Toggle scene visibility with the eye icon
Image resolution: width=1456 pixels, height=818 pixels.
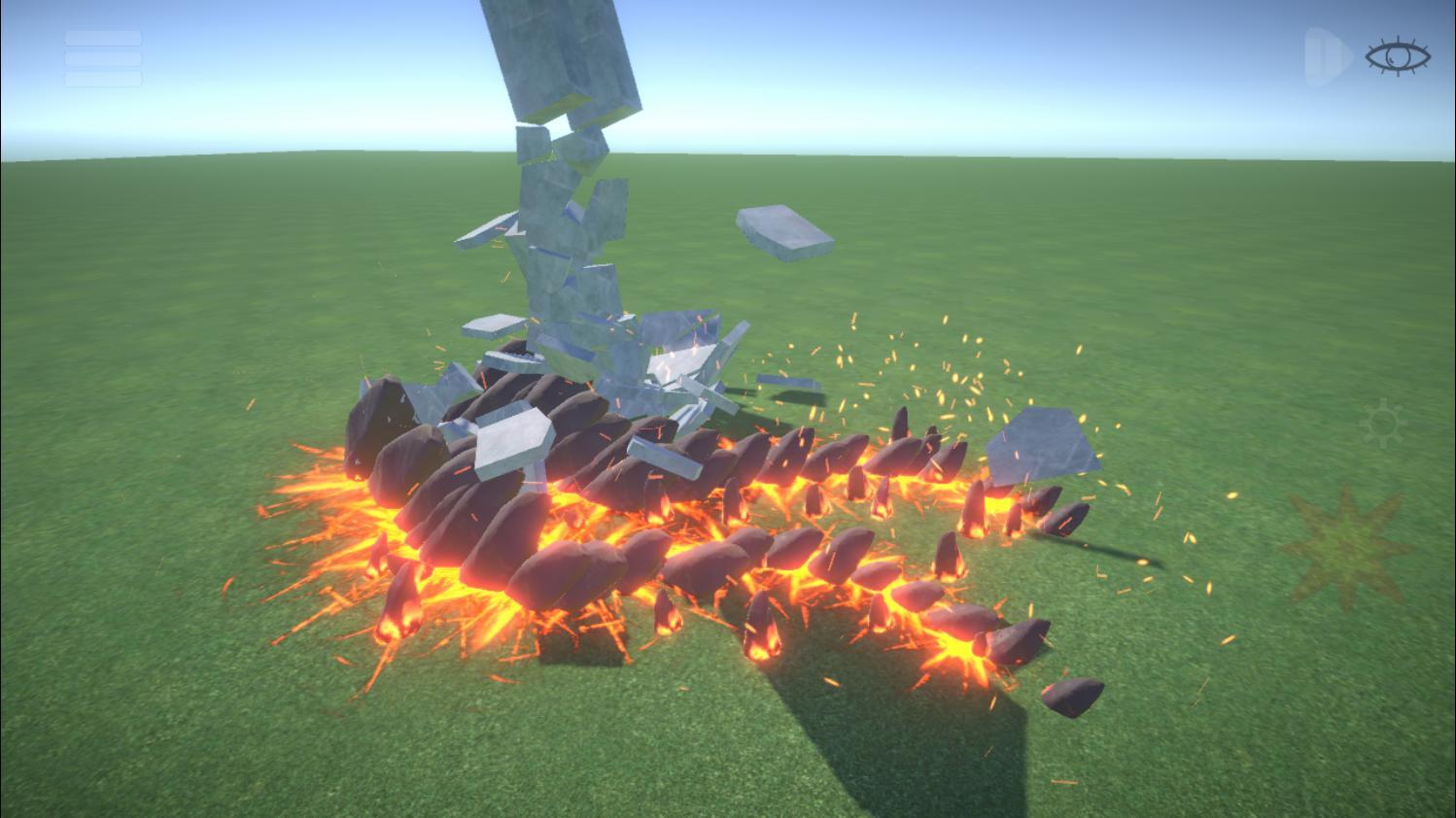click(1397, 56)
